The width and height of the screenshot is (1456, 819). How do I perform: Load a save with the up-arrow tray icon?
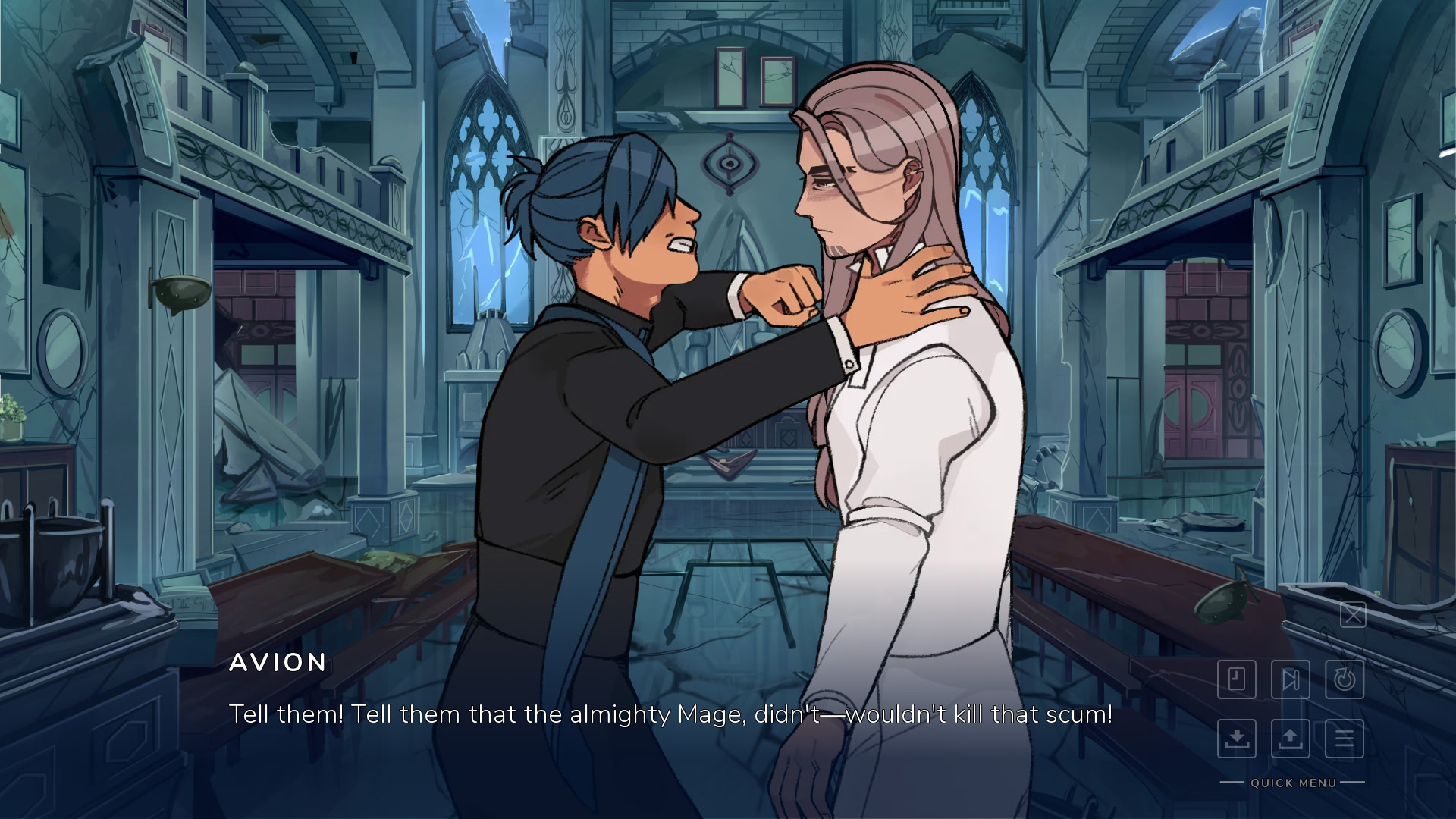coord(1291,738)
